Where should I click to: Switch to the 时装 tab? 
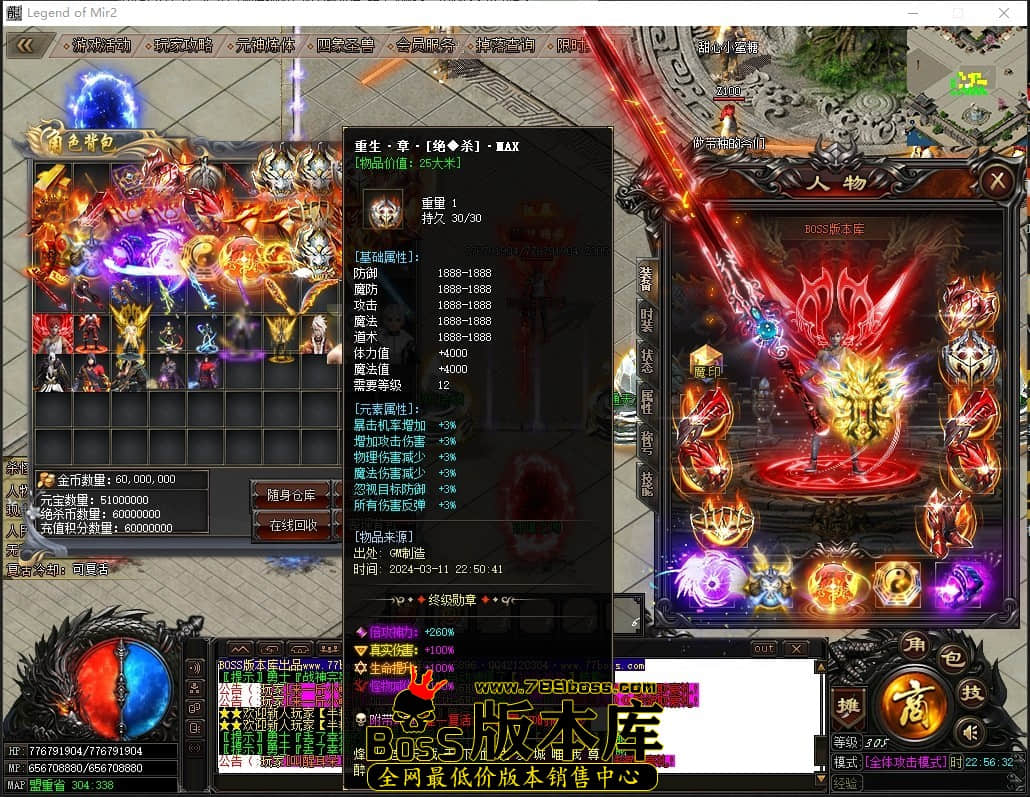(647, 324)
